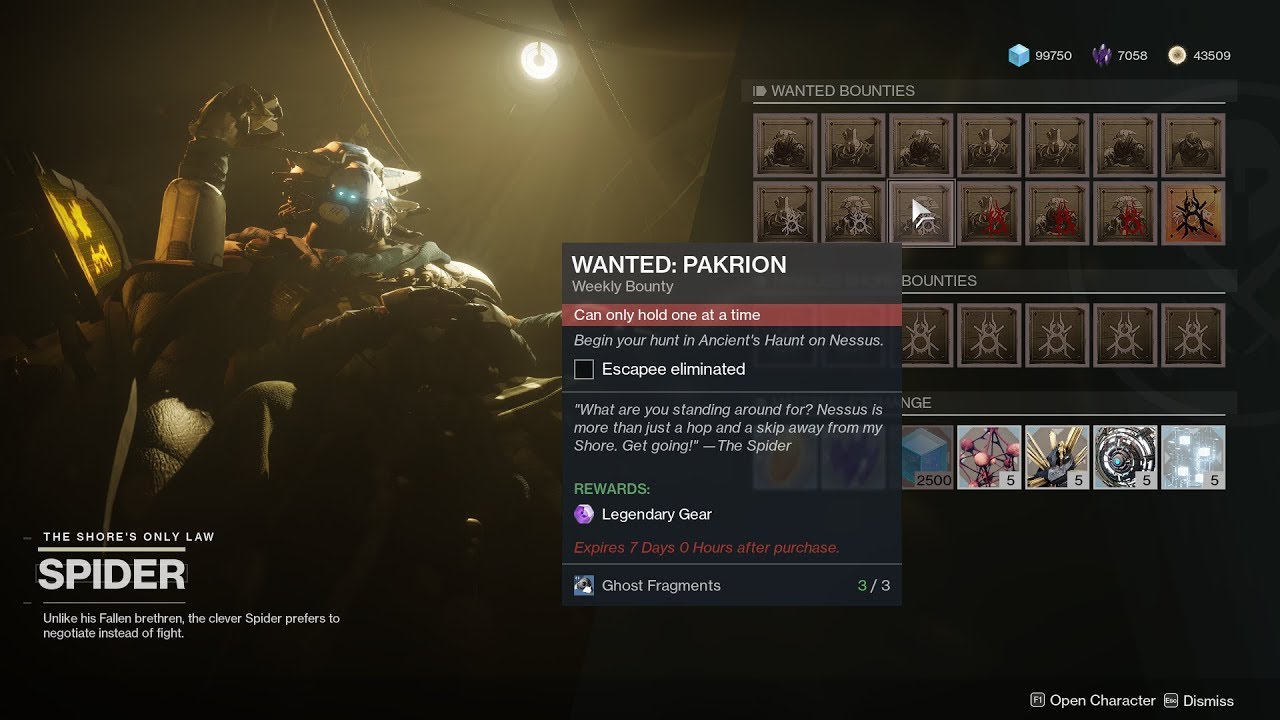Screen dimensions: 1280x720
Task: Select the pink spheres material item
Action: tap(989, 456)
